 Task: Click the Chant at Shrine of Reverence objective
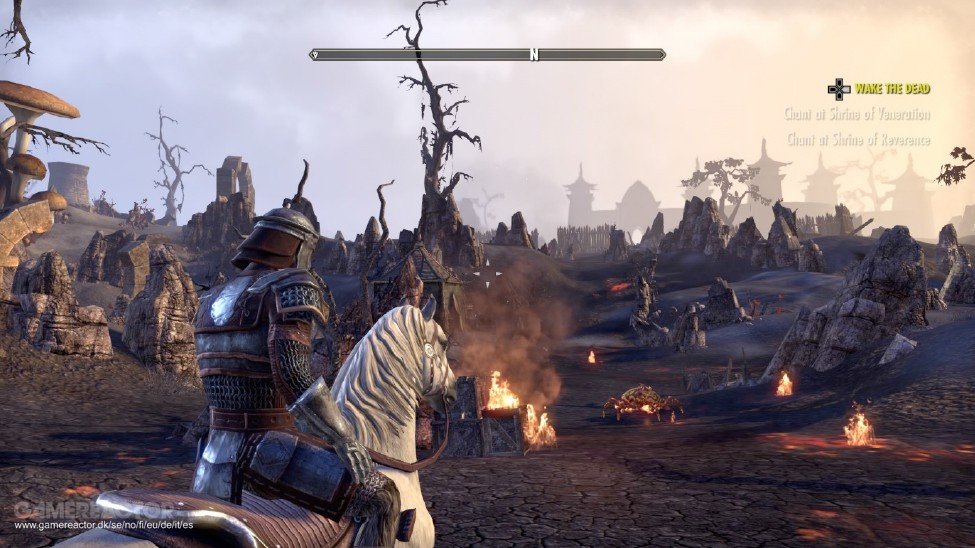tap(858, 140)
